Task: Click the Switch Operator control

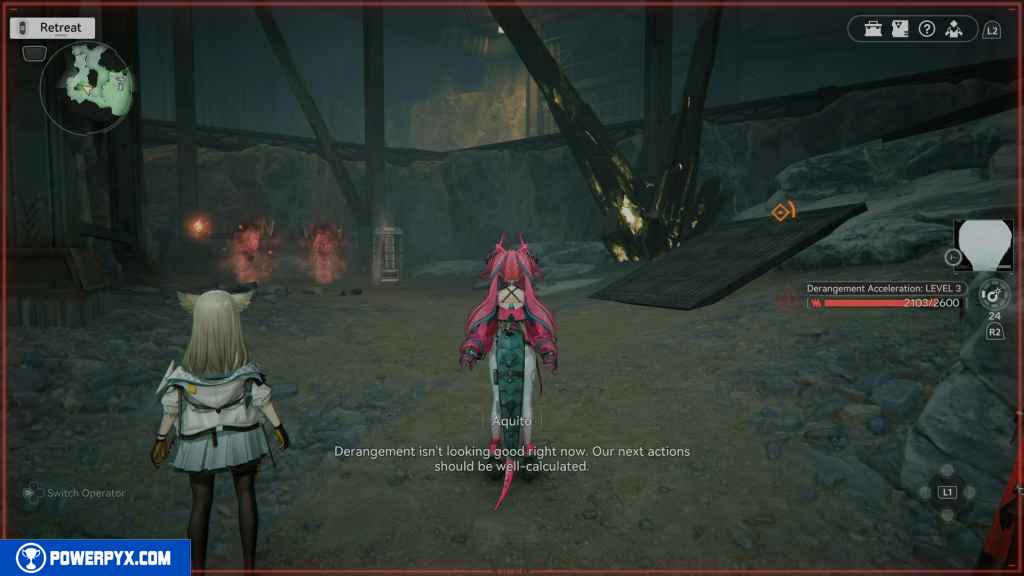Action: pyautogui.click(x=76, y=493)
